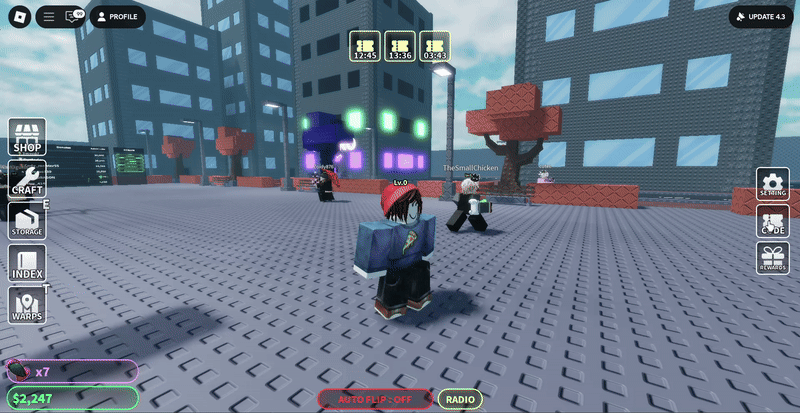
Task: Open the Craft menu
Action: (29, 179)
